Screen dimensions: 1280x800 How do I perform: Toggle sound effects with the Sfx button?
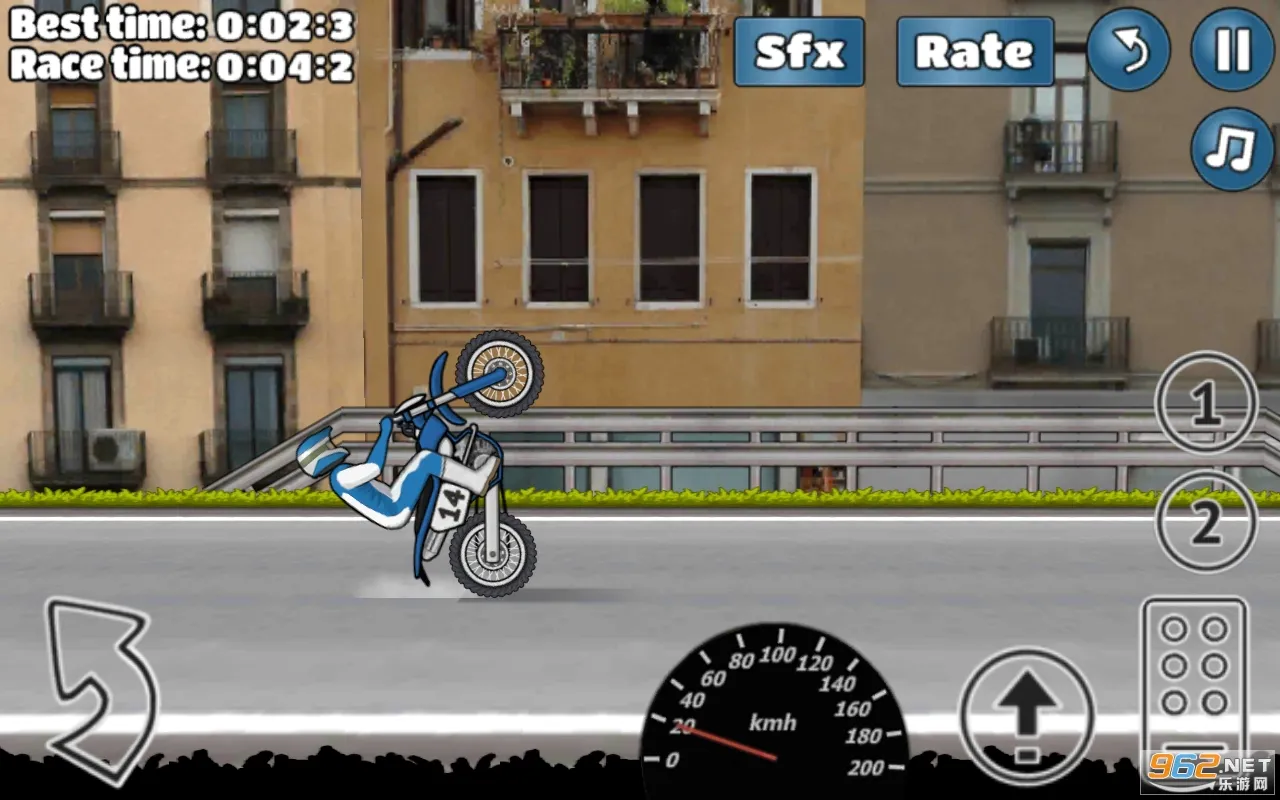(x=799, y=51)
